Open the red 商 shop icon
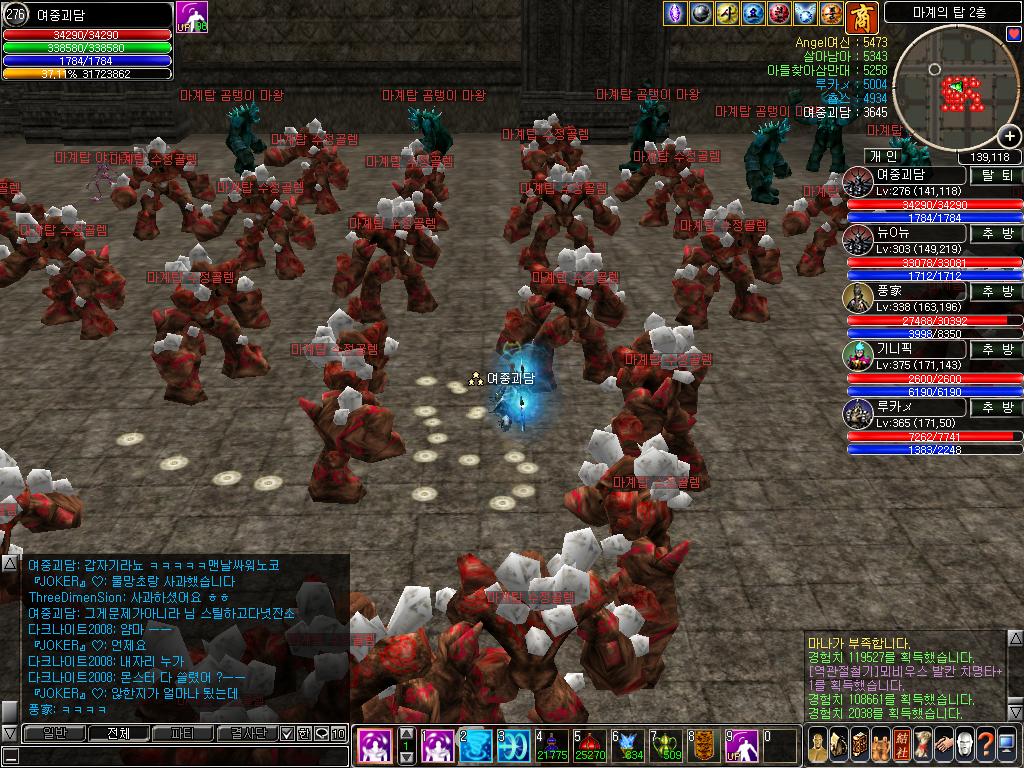1024x768 pixels. coord(860,15)
